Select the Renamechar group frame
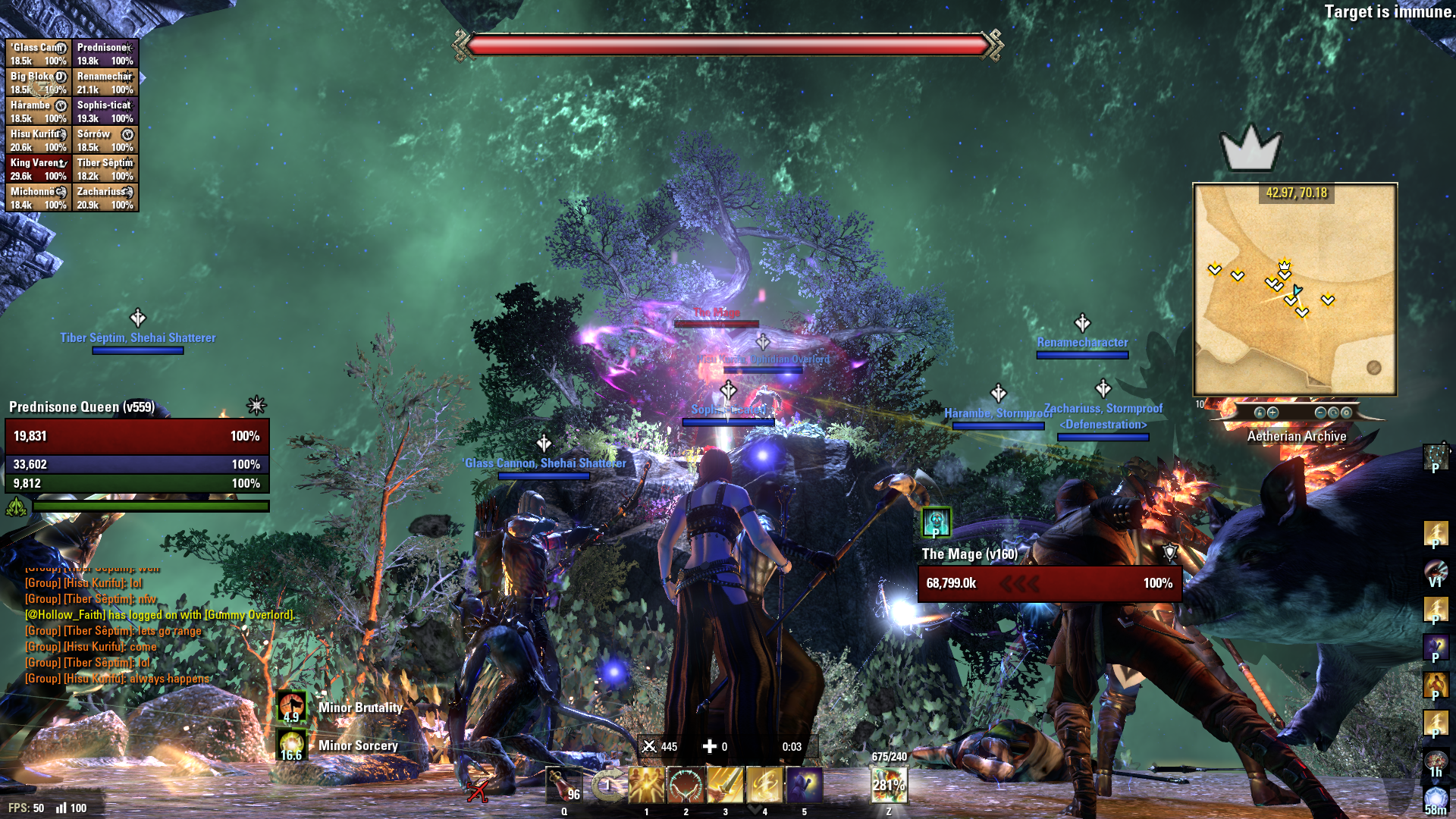Viewport: 1456px width, 819px height. tap(105, 83)
